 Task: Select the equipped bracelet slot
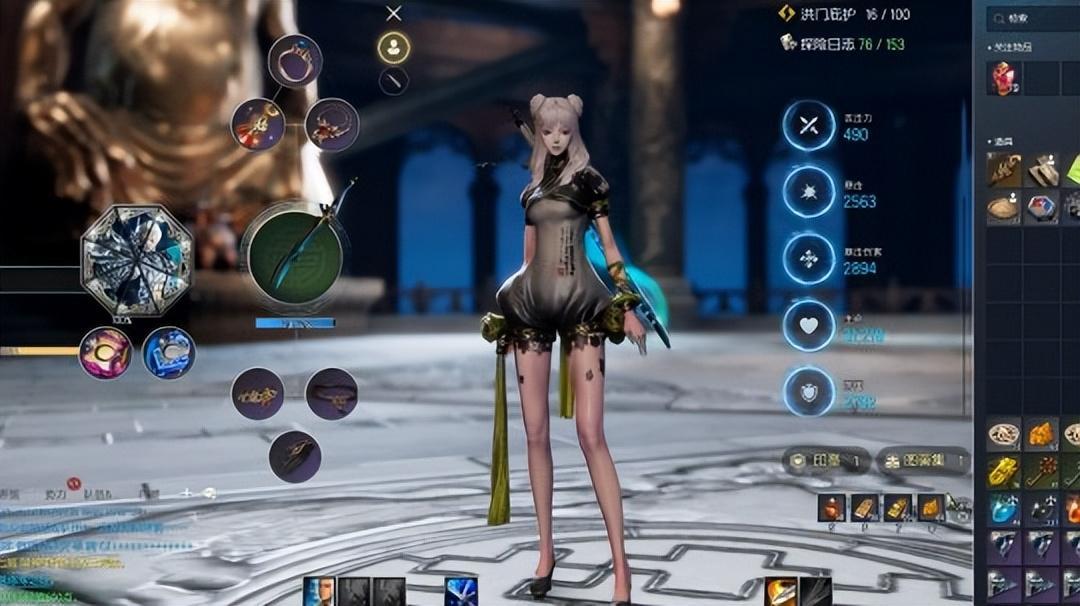(x=258, y=393)
